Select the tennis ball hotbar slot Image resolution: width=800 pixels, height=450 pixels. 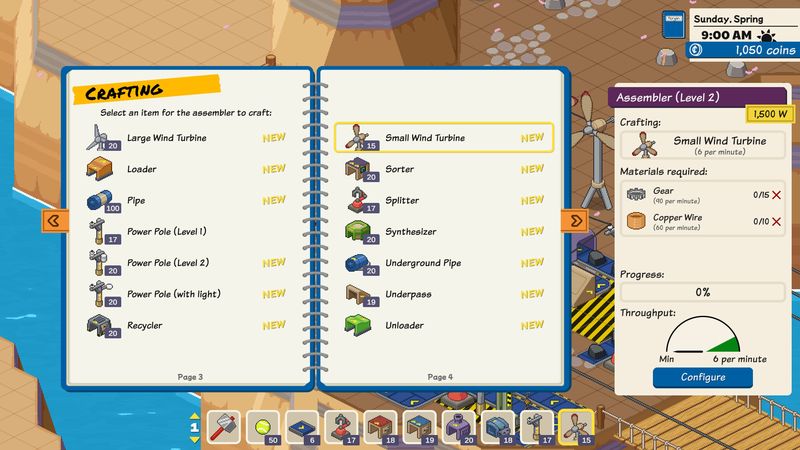[262, 427]
